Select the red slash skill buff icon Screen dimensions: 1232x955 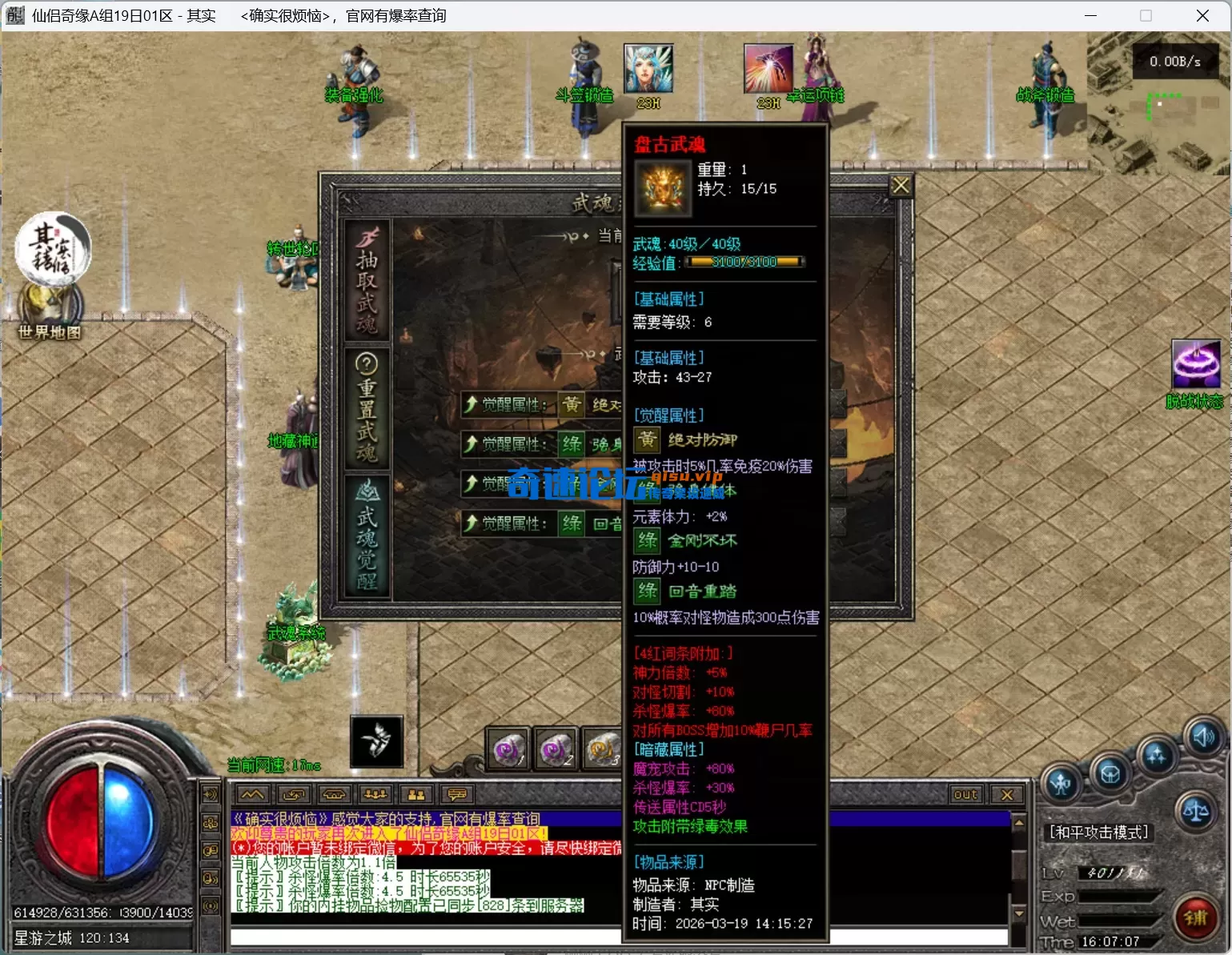click(768, 69)
